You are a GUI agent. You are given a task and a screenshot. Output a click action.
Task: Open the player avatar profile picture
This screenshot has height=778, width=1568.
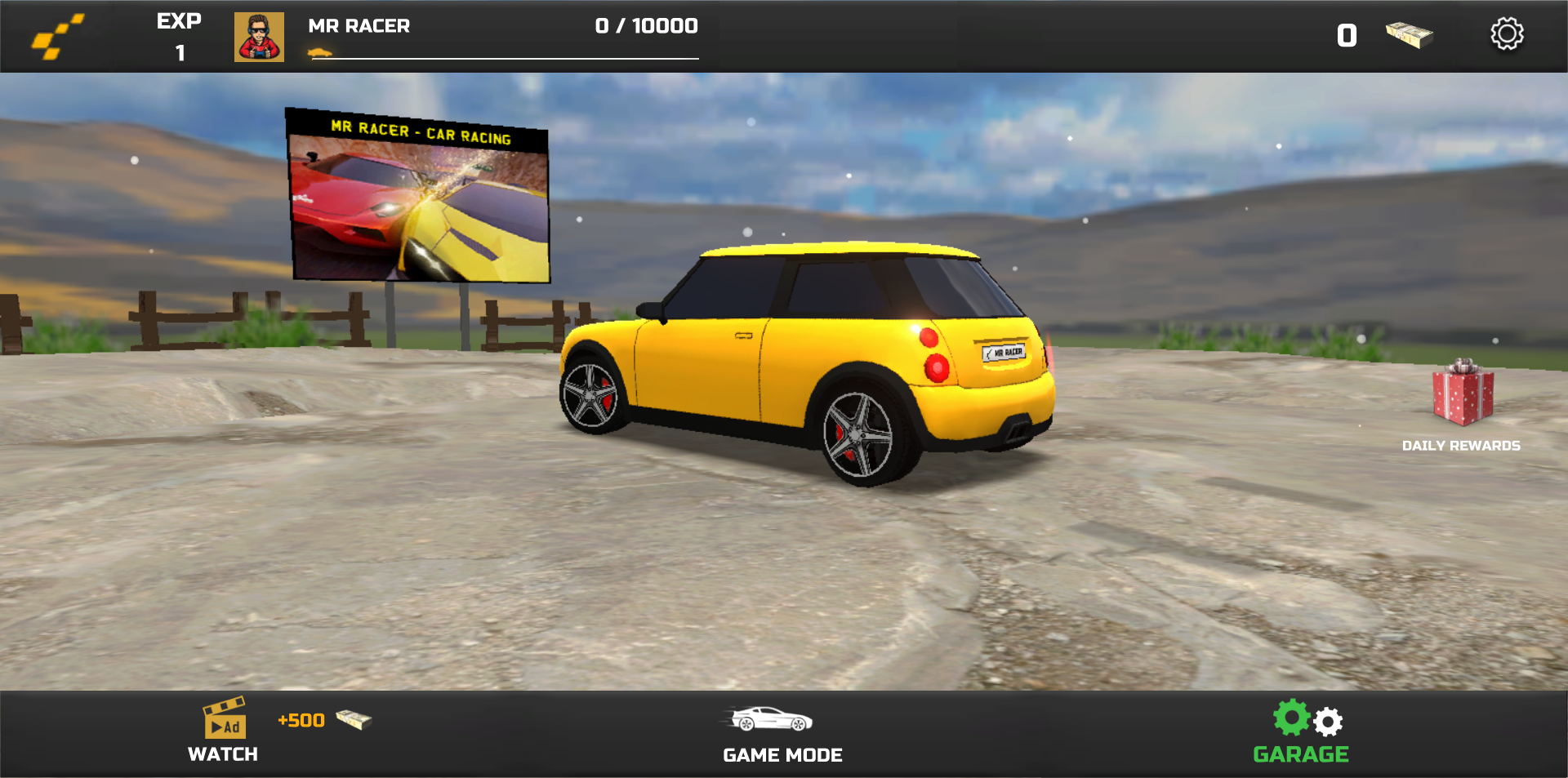click(x=258, y=36)
